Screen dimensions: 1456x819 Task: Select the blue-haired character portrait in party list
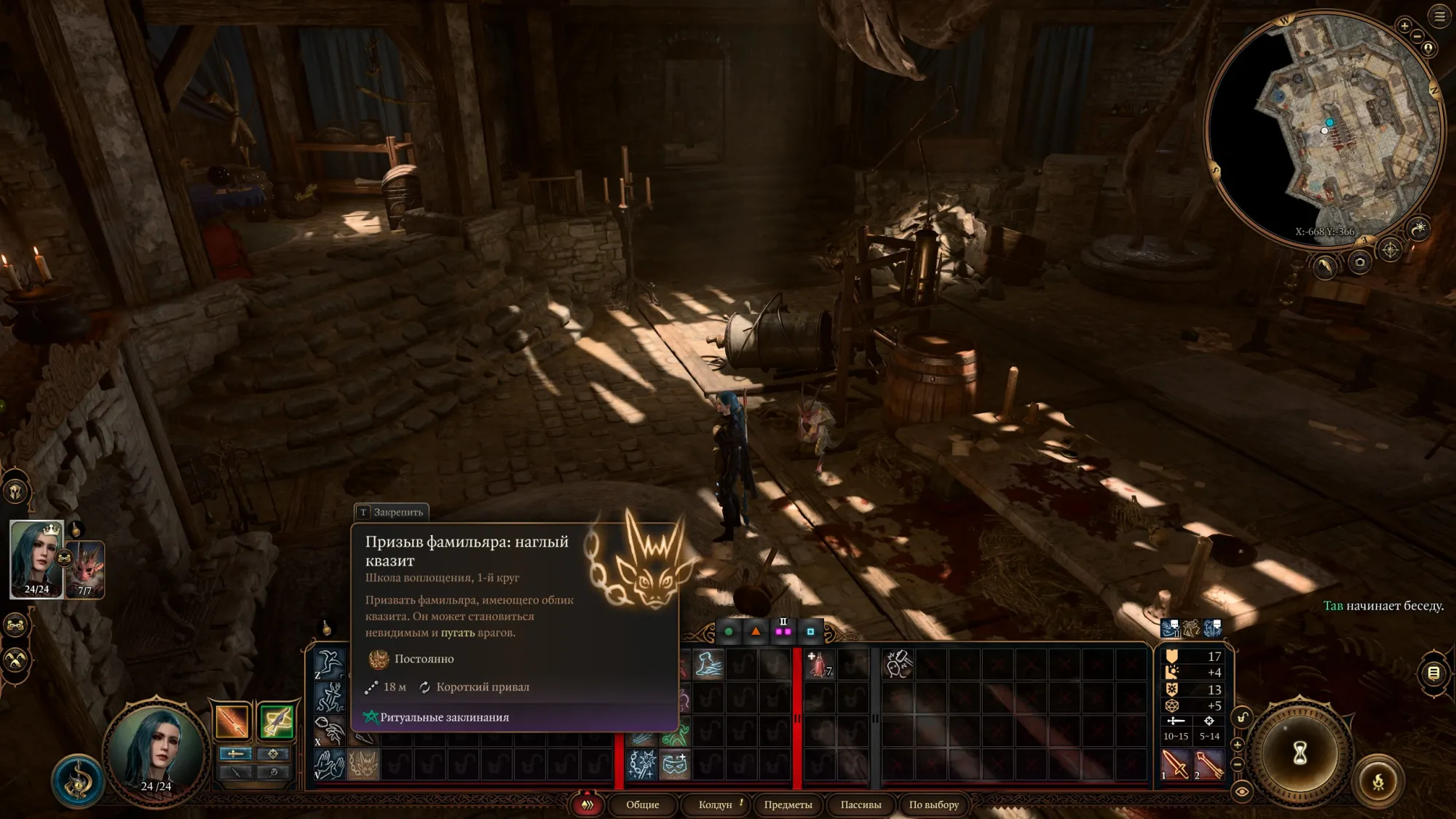pyautogui.click(x=36, y=559)
